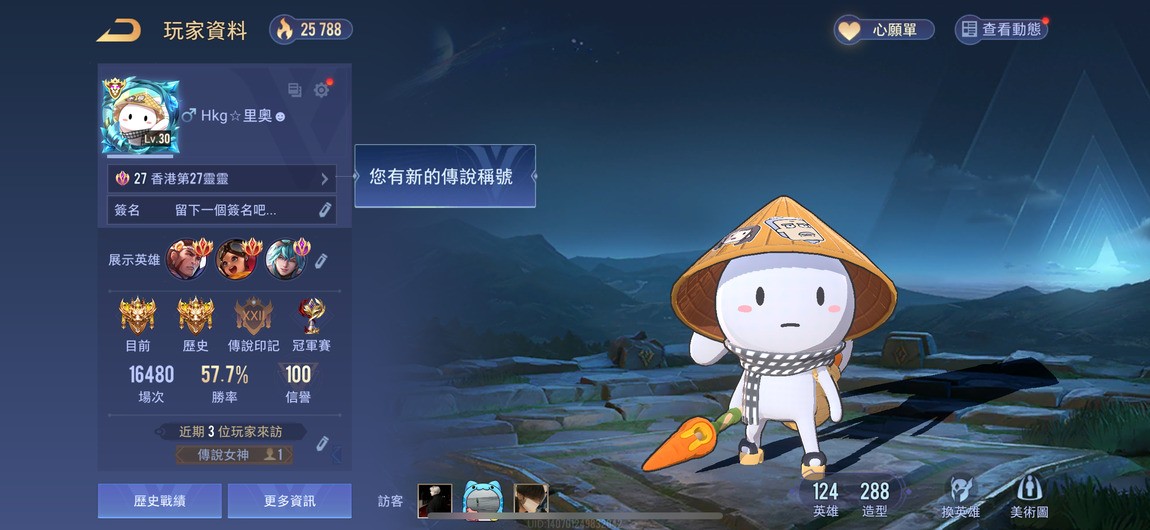Open the 冠軍賽 championship trophy

[311, 318]
